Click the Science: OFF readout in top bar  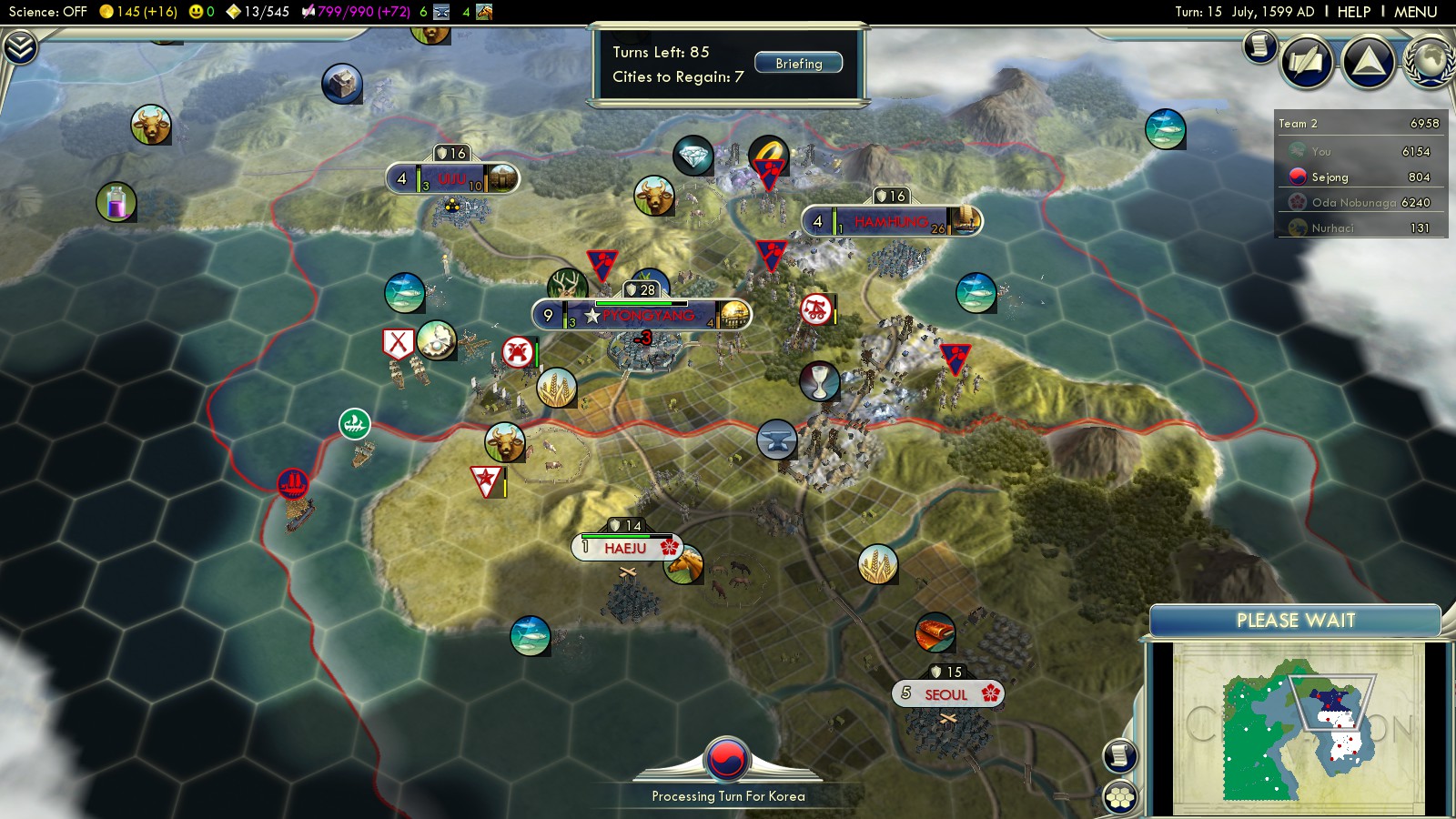pyautogui.click(x=48, y=12)
